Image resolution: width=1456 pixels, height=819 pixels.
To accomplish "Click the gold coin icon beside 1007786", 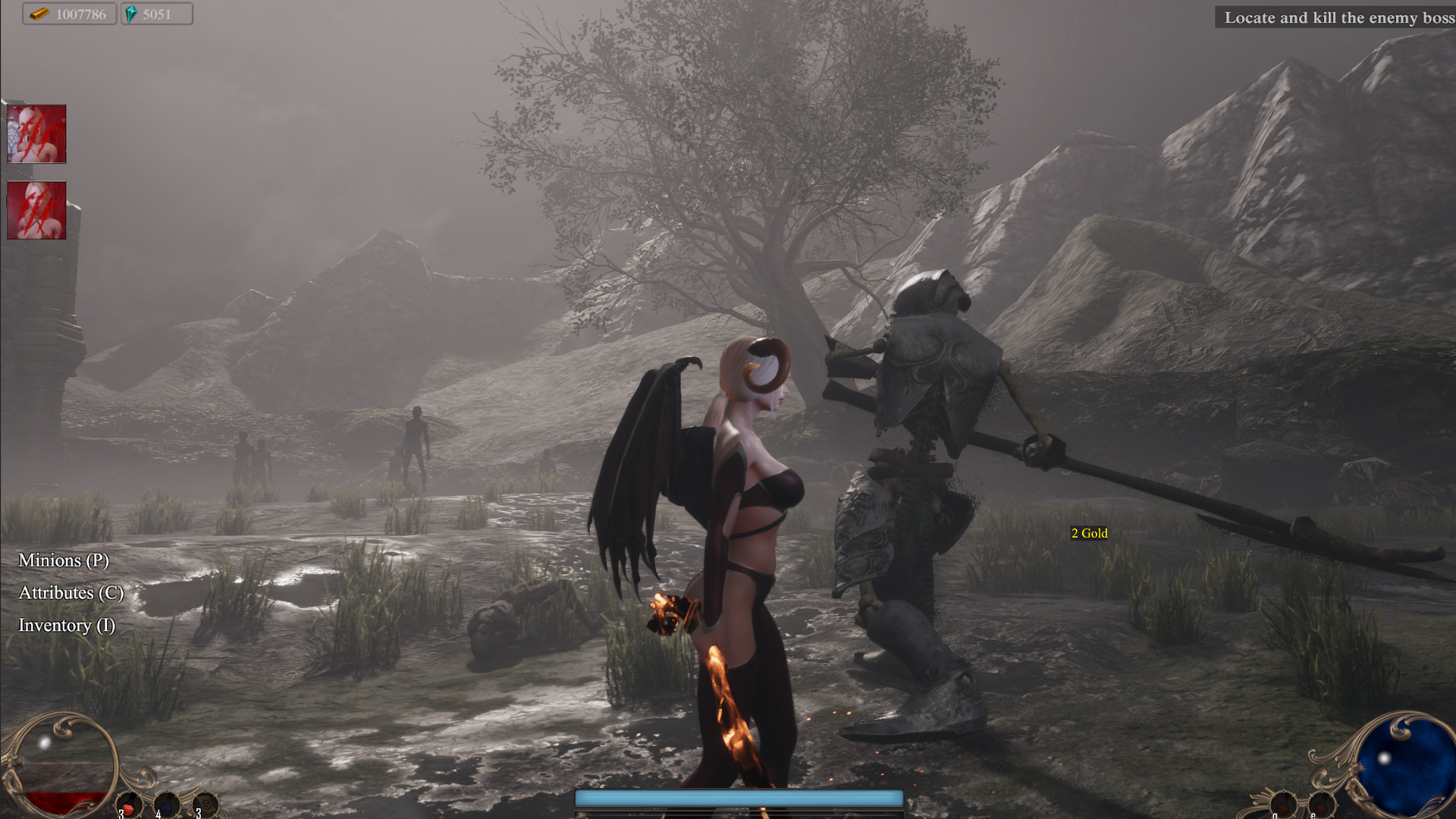I will (40, 14).
